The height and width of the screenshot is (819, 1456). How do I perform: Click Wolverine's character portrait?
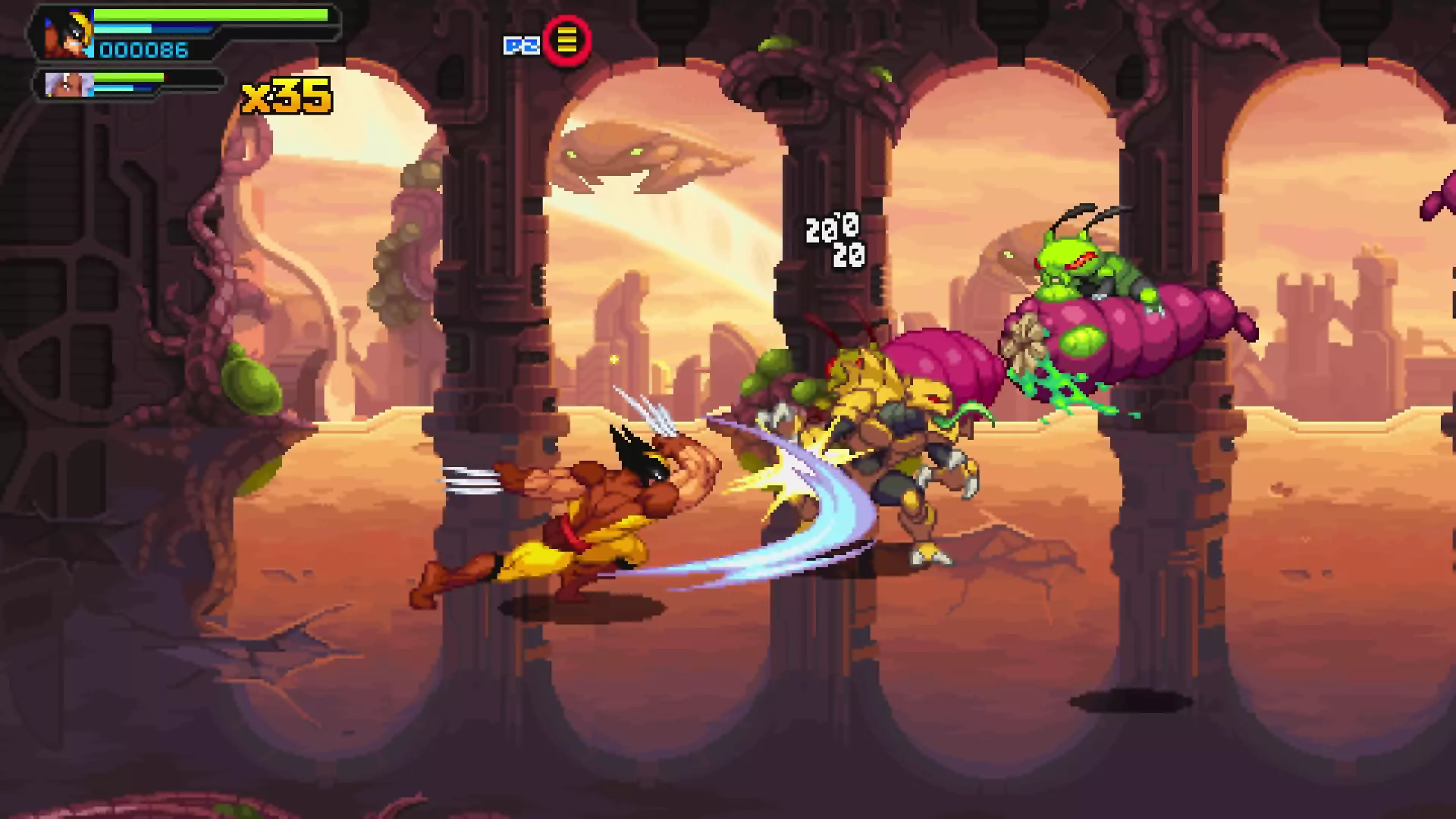click(x=67, y=34)
